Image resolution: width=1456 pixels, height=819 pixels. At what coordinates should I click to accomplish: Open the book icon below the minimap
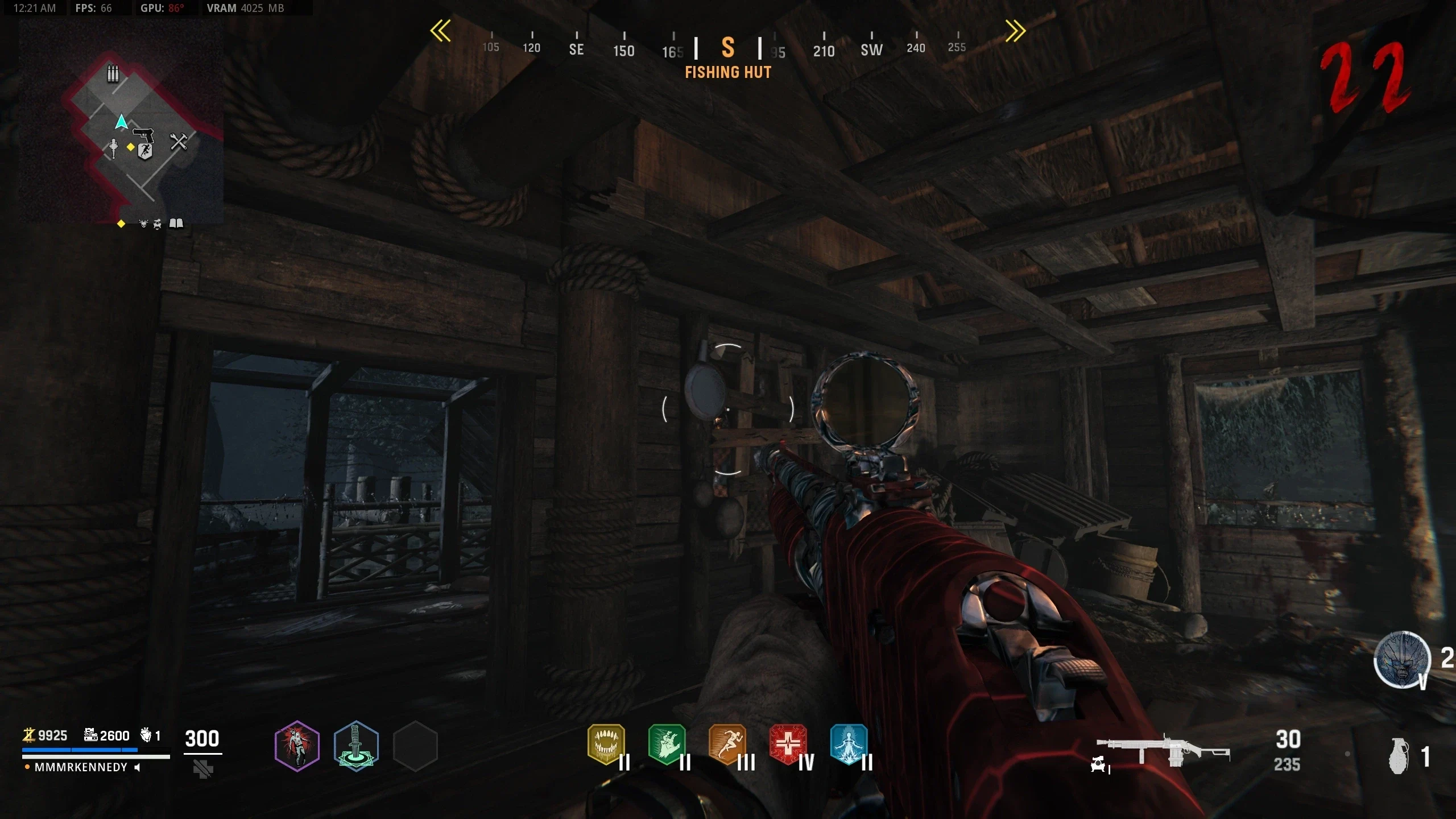pyautogui.click(x=176, y=224)
